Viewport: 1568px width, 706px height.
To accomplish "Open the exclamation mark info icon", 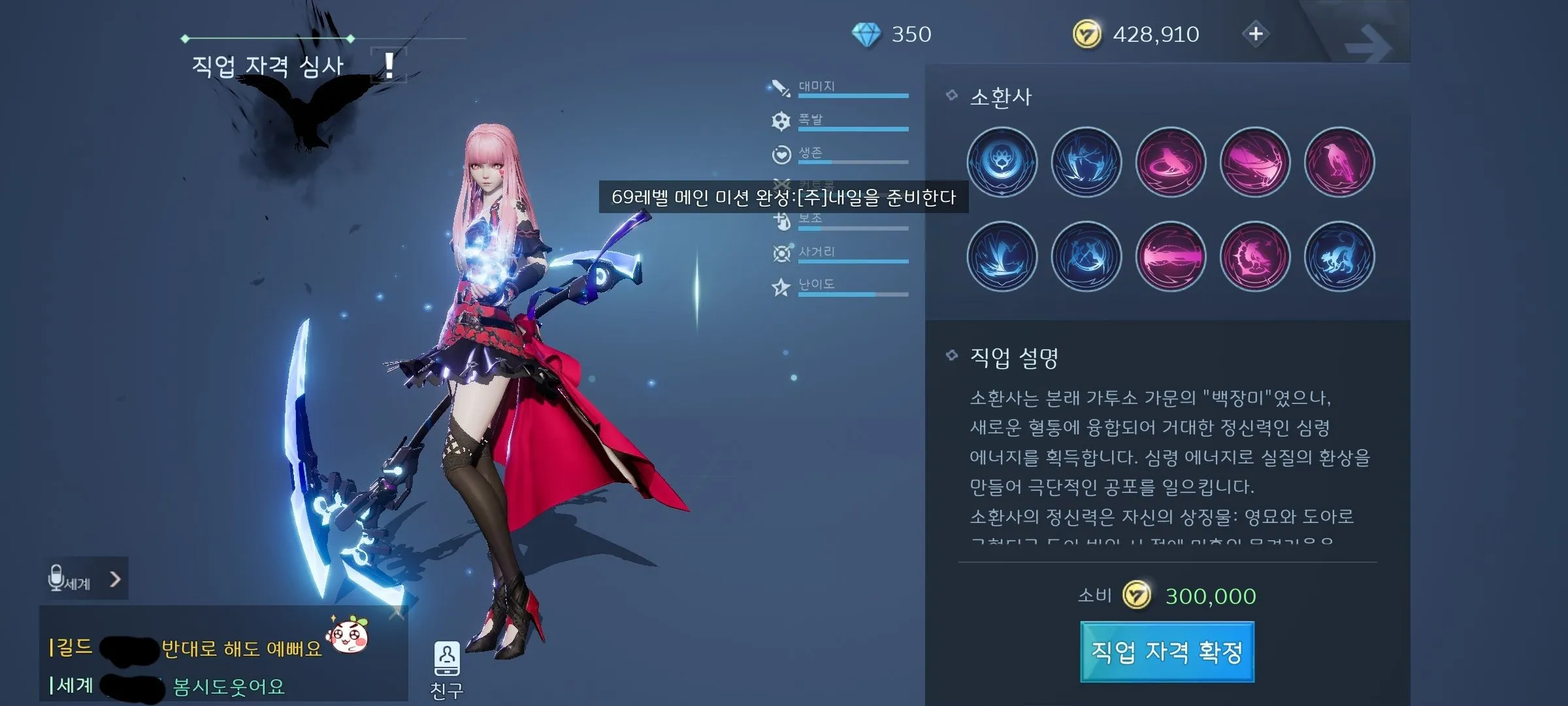I will click(389, 65).
